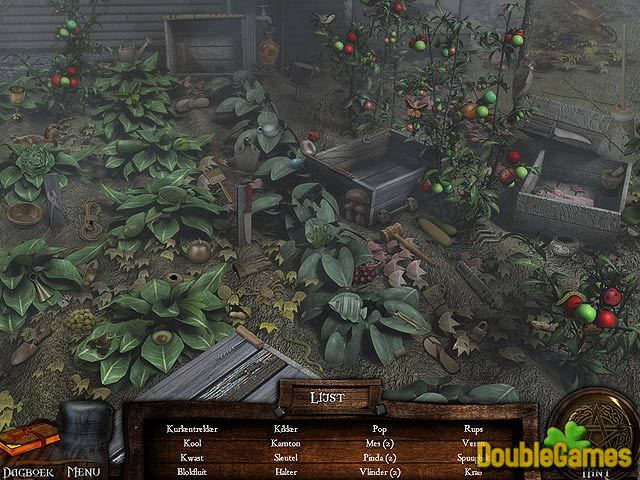Screen dimensions: 640x480
Task: Select Kurkentrekker in the list
Action: coord(195,428)
